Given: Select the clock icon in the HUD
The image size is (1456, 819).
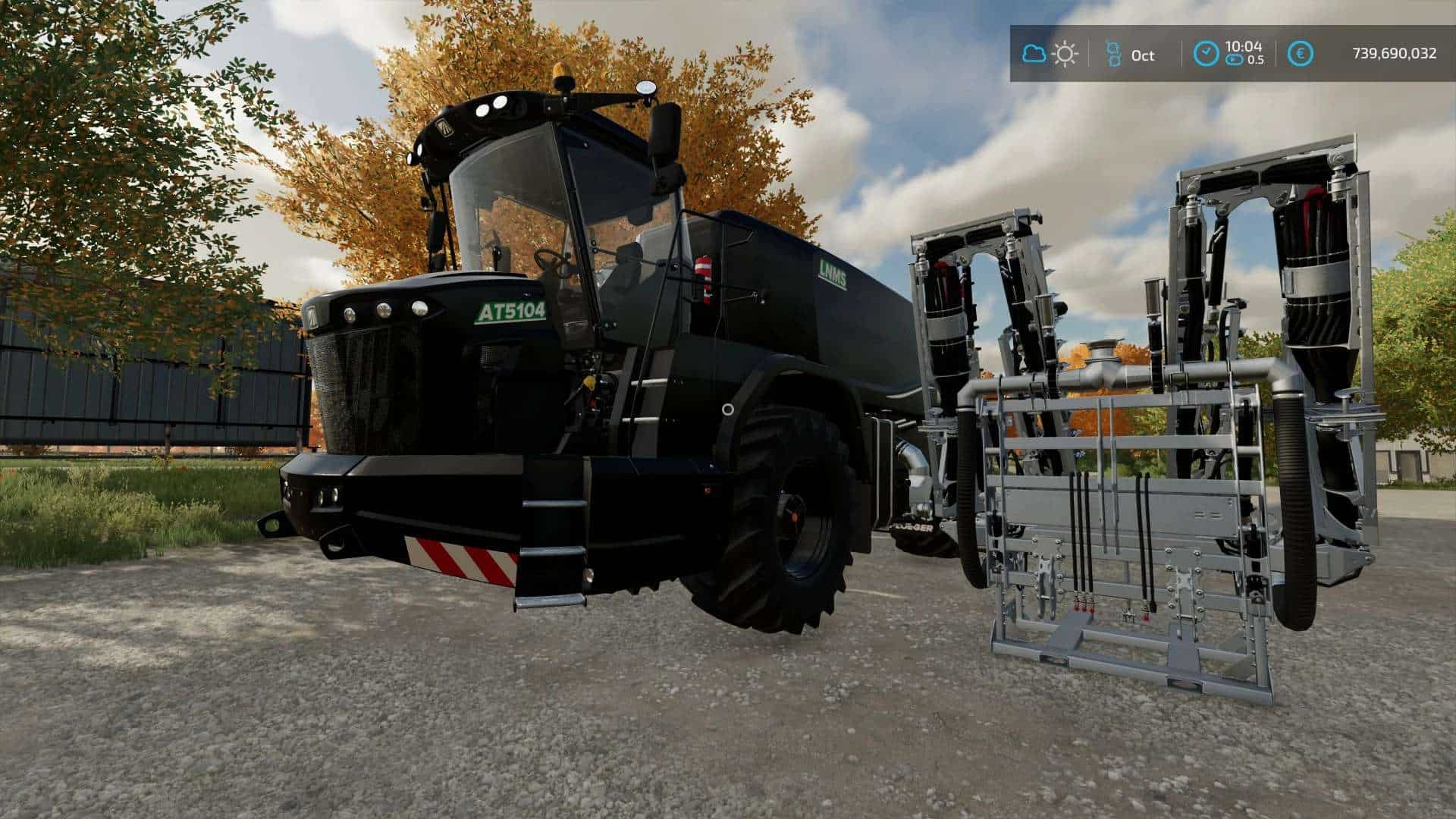Looking at the screenshot, I should pos(1206,54).
